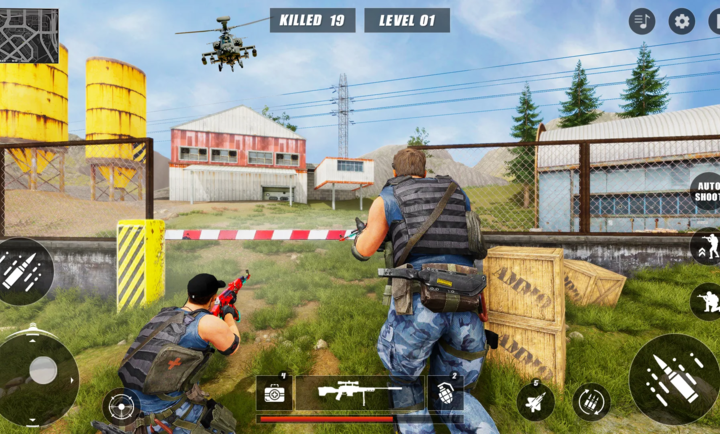Open the minimap

pyautogui.click(x=29, y=36)
